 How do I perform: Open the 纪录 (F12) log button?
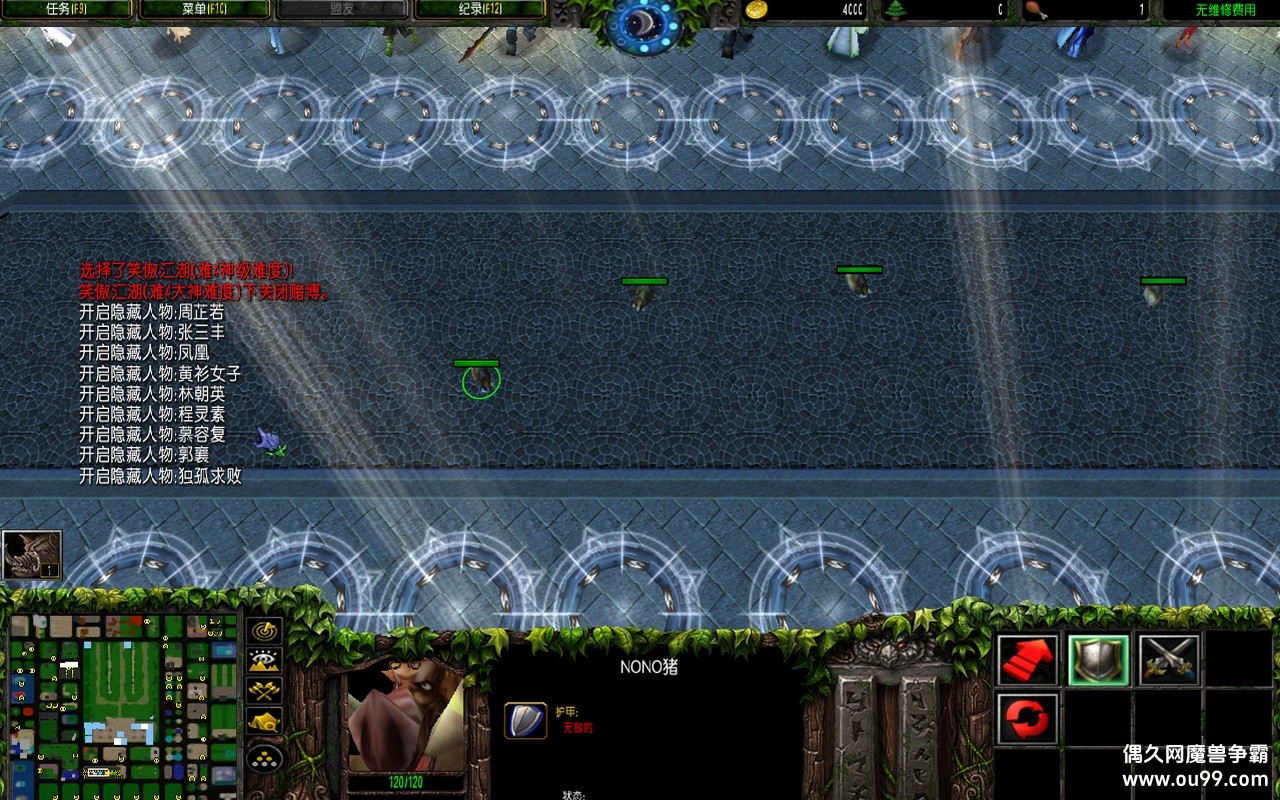pyautogui.click(x=480, y=10)
